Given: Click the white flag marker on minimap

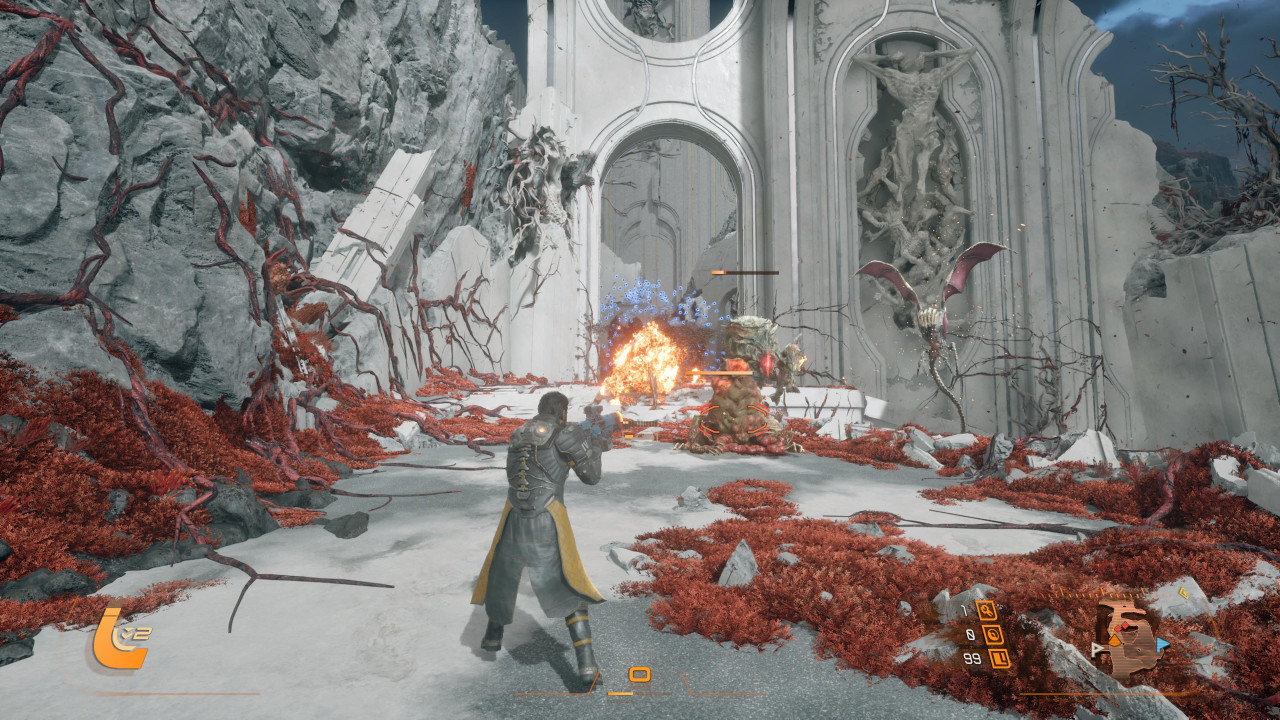Looking at the screenshot, I should 1097,650.
